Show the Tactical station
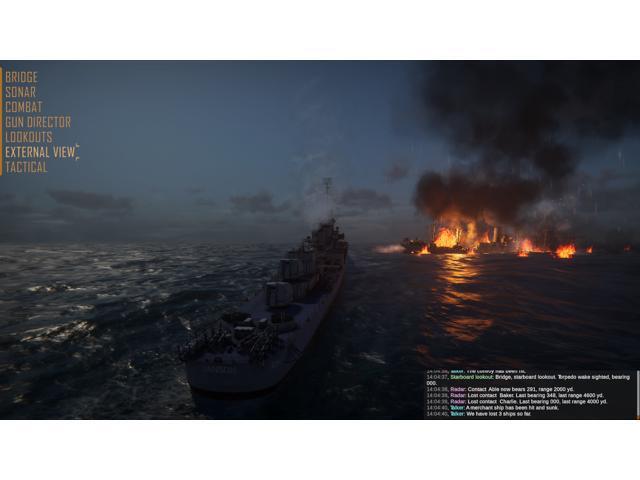The width and height of the screenshot is (640, 480). click(x=26, y=167)
